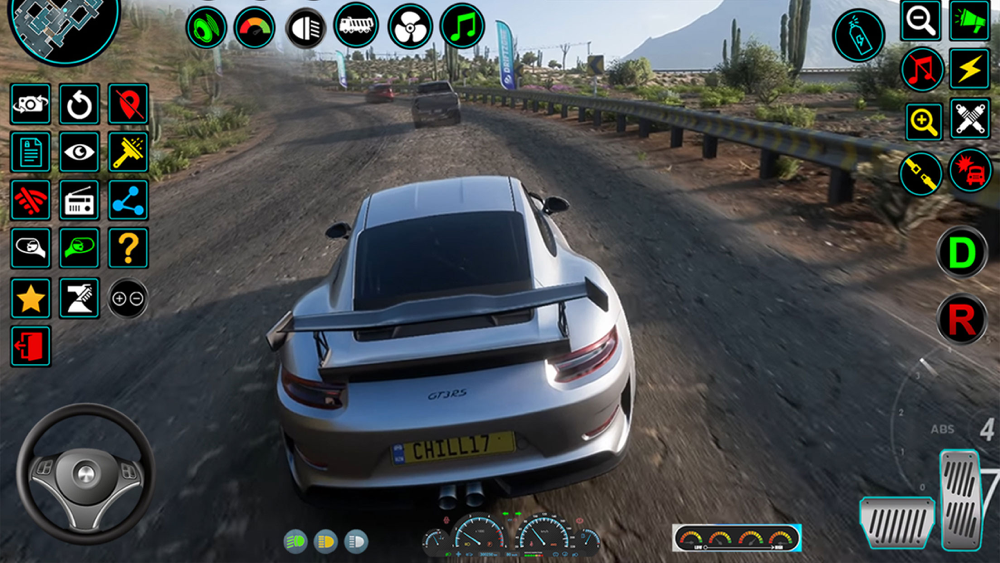Turn on the radio icon
Viewport: 1000px width, 563px height.
tap(79, 200)
